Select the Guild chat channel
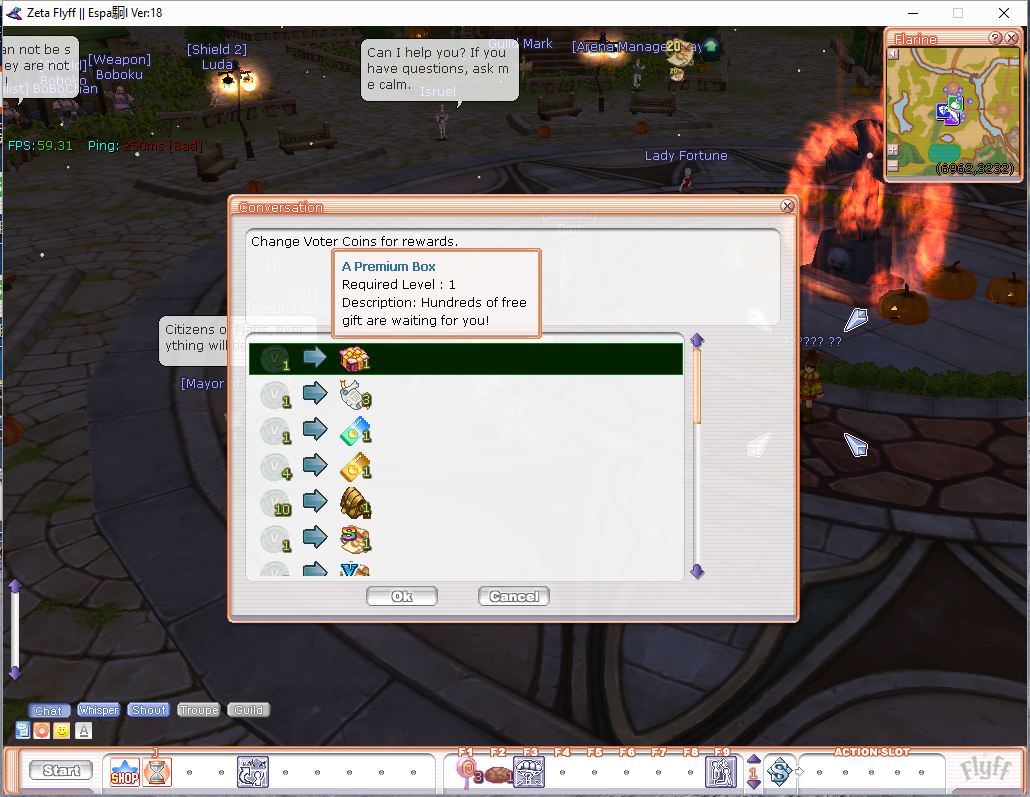 point(248,710)
